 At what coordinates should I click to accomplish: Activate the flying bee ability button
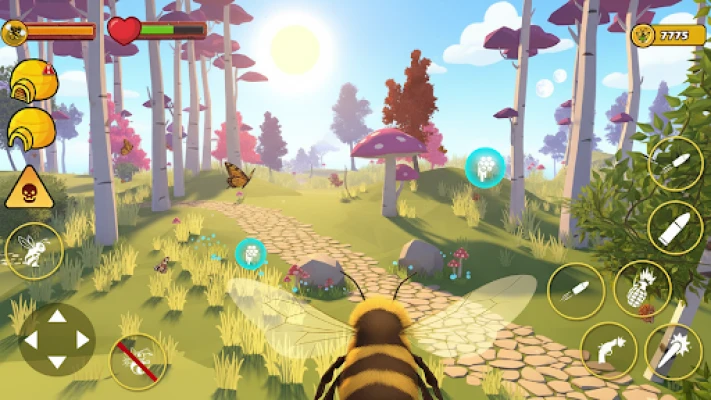tap(34, 250)
